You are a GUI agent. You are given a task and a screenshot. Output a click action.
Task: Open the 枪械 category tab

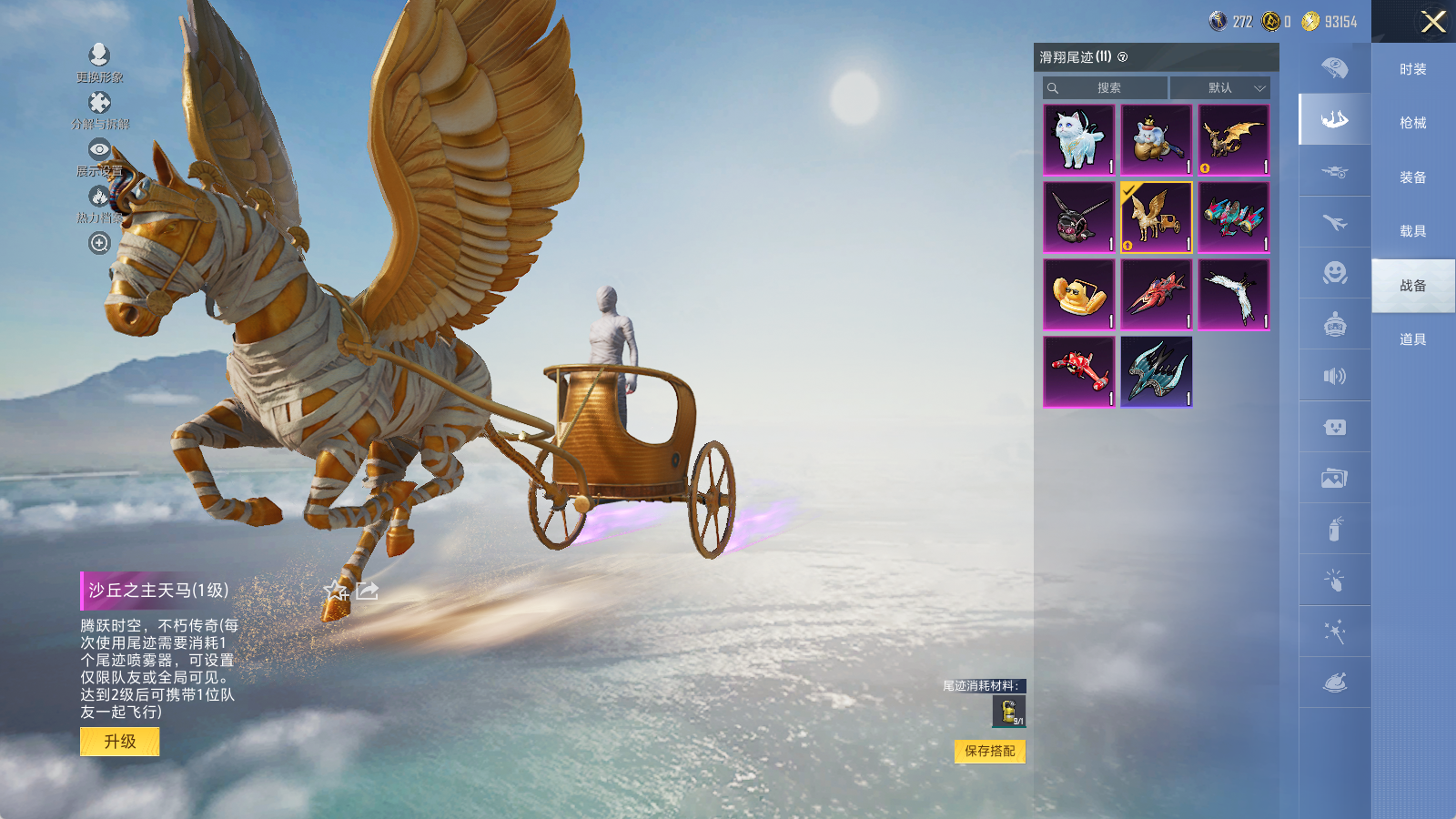[1412, 123]
